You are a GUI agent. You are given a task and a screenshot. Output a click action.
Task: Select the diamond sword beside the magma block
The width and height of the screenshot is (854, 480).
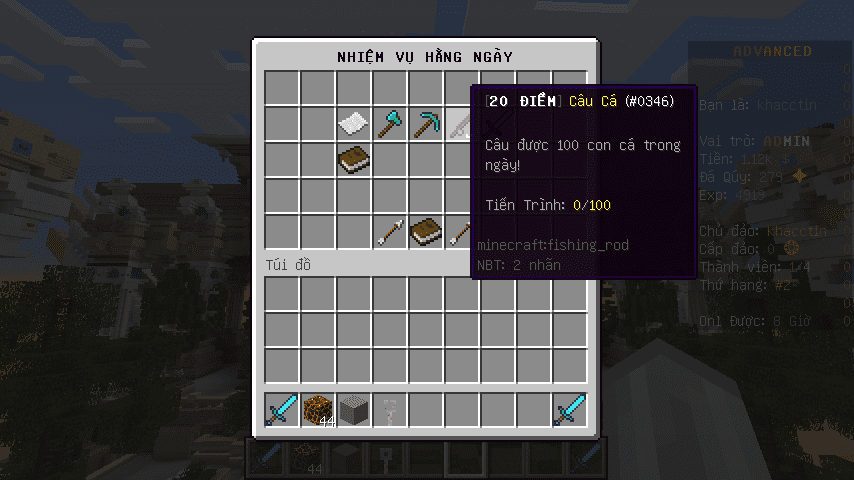click(x=282, y=410)
